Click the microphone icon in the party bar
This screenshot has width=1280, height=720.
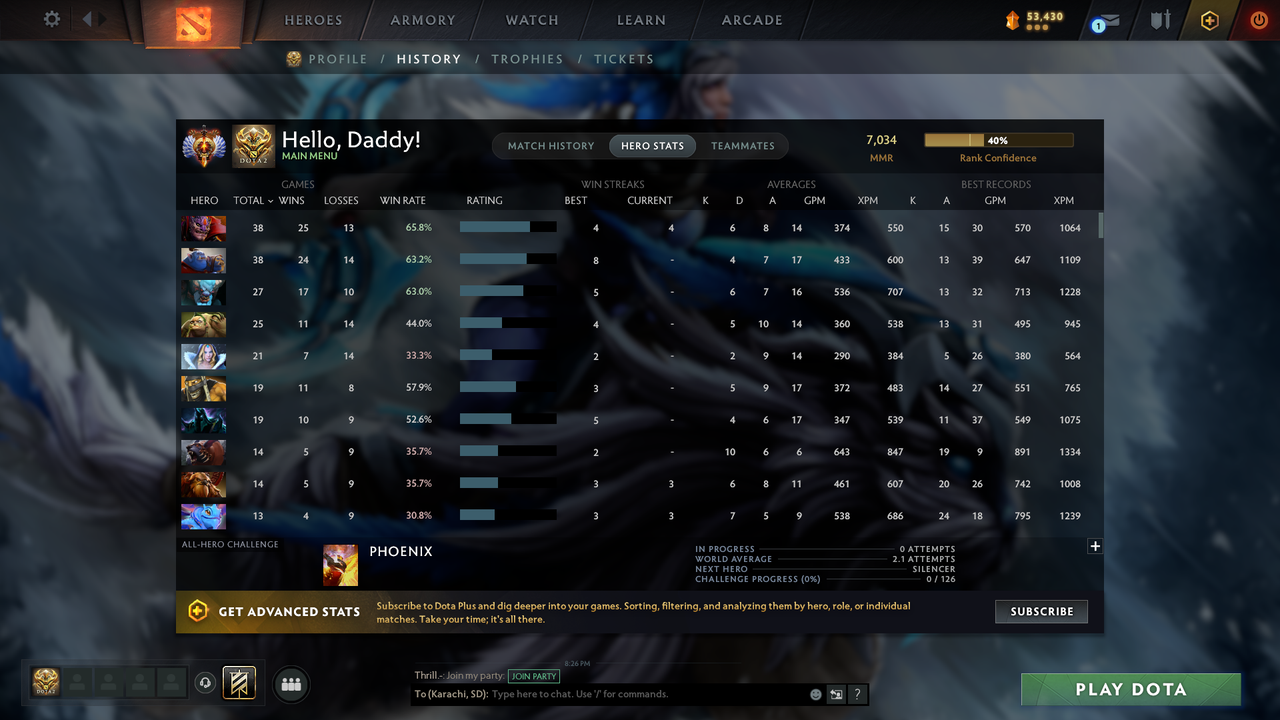206,683
